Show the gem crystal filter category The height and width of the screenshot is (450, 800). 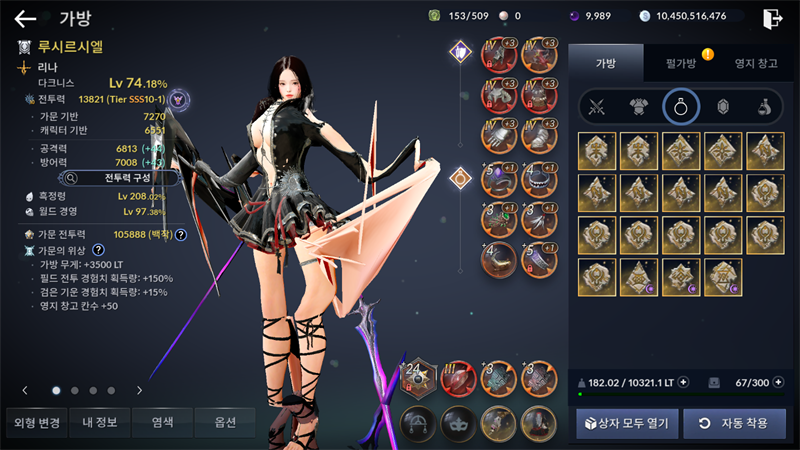[722, 107]
